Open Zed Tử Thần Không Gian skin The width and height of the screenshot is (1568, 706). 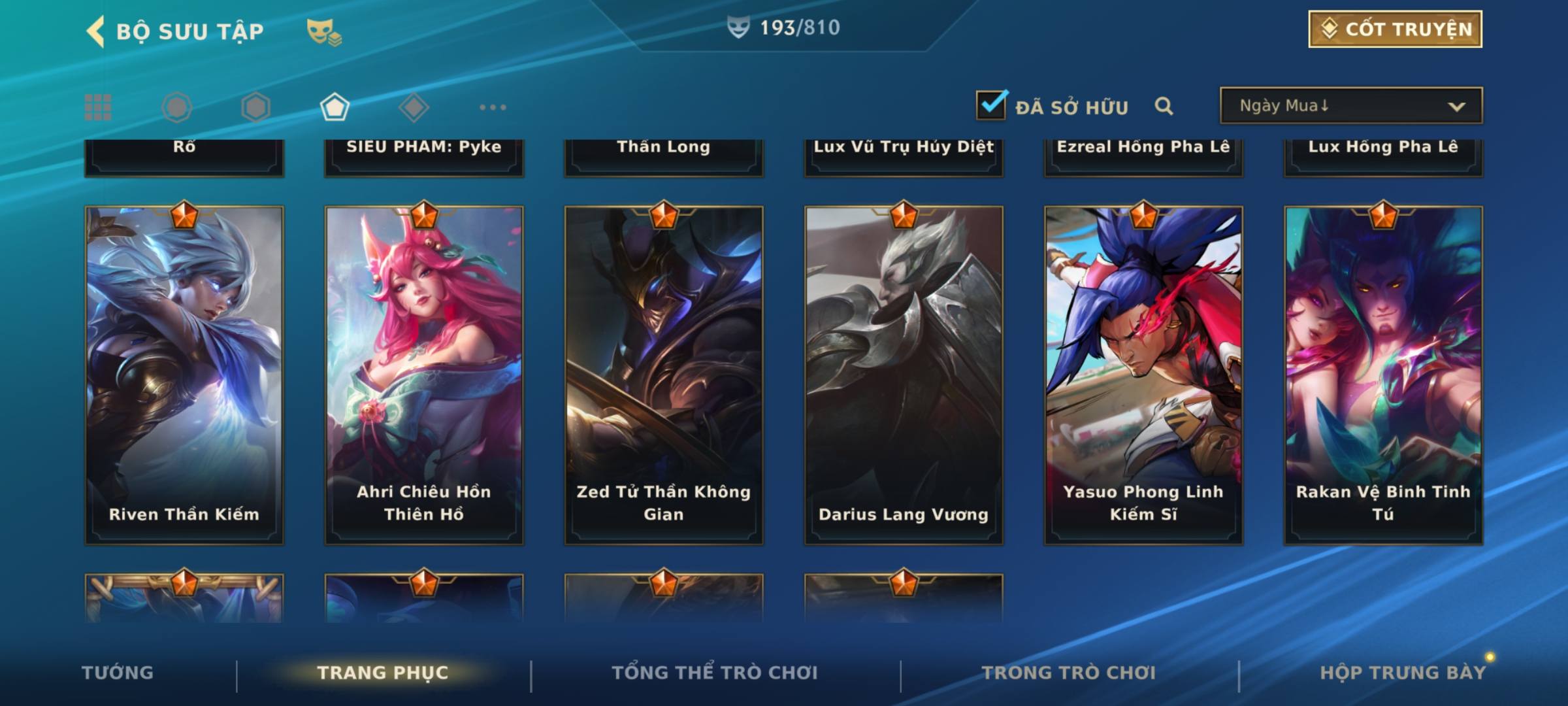pyautogui.click(x=664, y=375)
